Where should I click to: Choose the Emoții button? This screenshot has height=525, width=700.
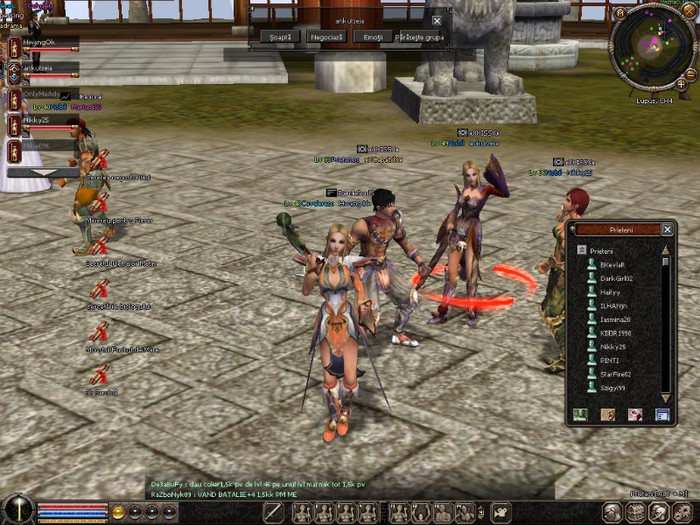pyautogui.click(x=373, y=37)
